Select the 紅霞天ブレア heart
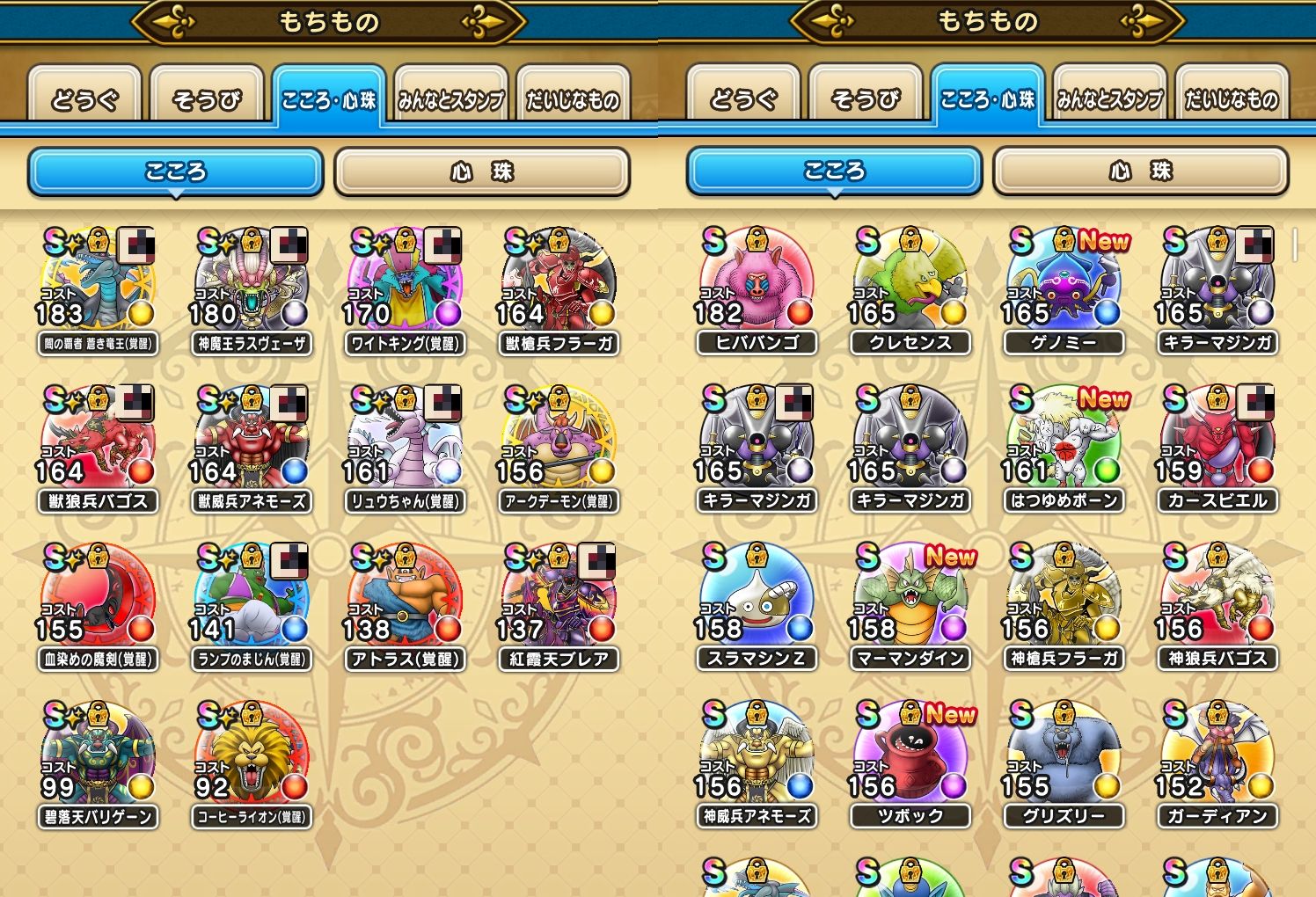The height and width of the screenshot is (897, 1316). (x=559, y=598)
